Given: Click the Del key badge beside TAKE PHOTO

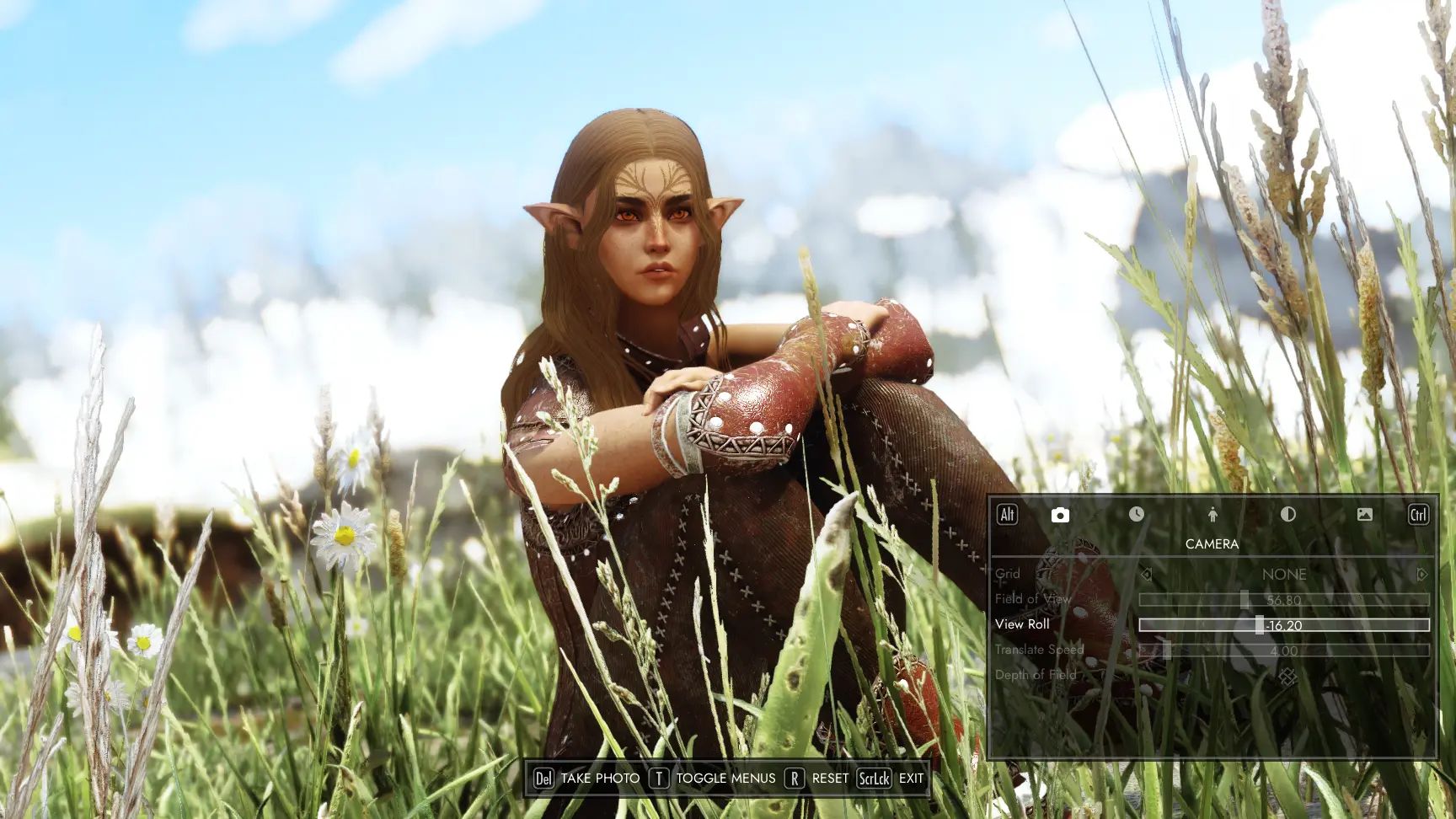Looking at the screenshot, I should click(x=545, y=779).
